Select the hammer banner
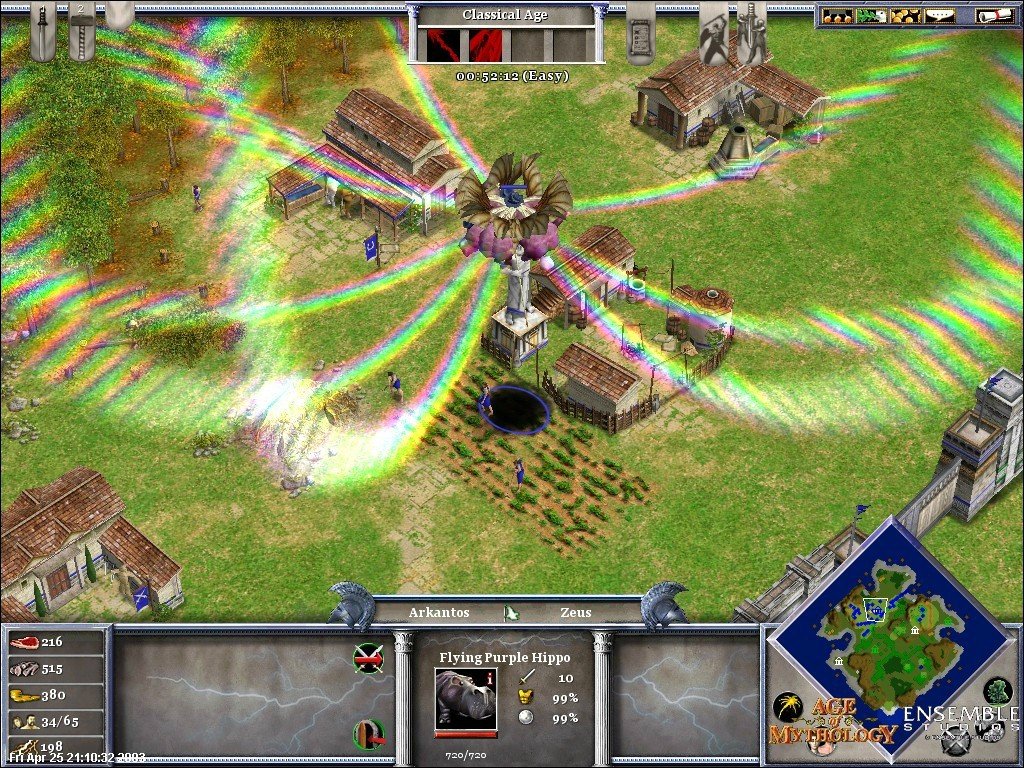 (82, 30)
